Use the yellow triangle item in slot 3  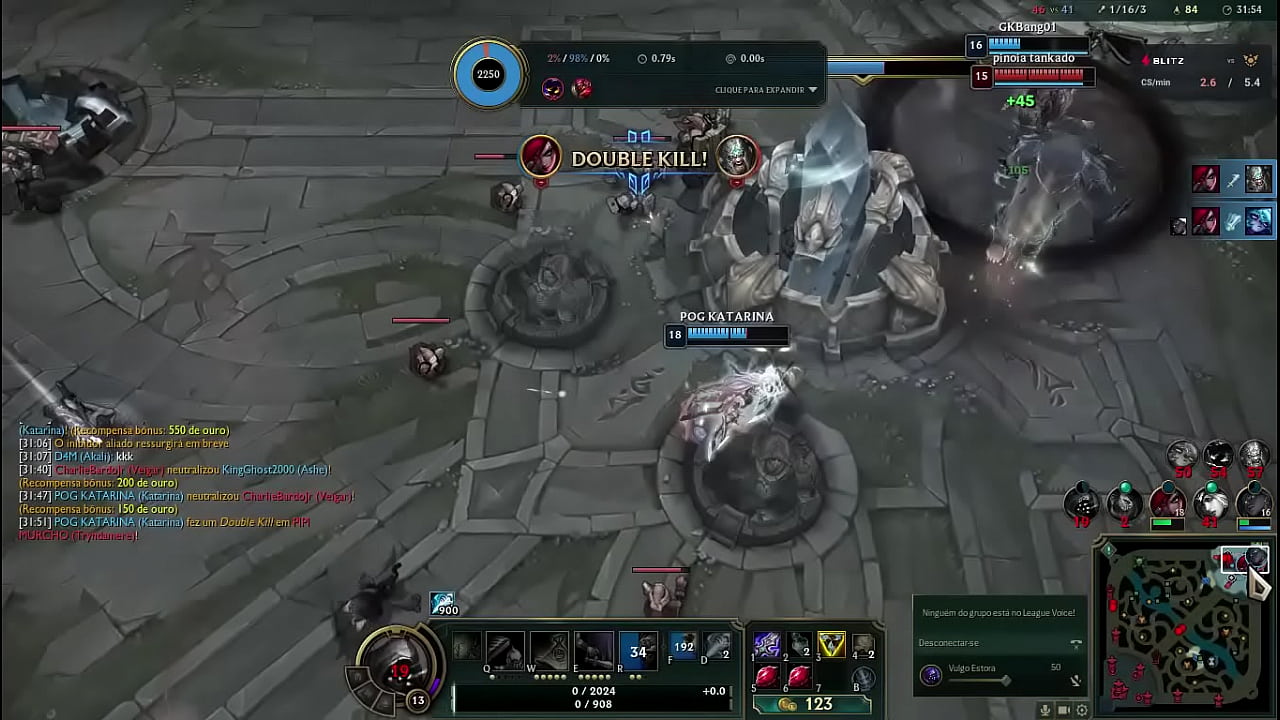coord(831,645)
